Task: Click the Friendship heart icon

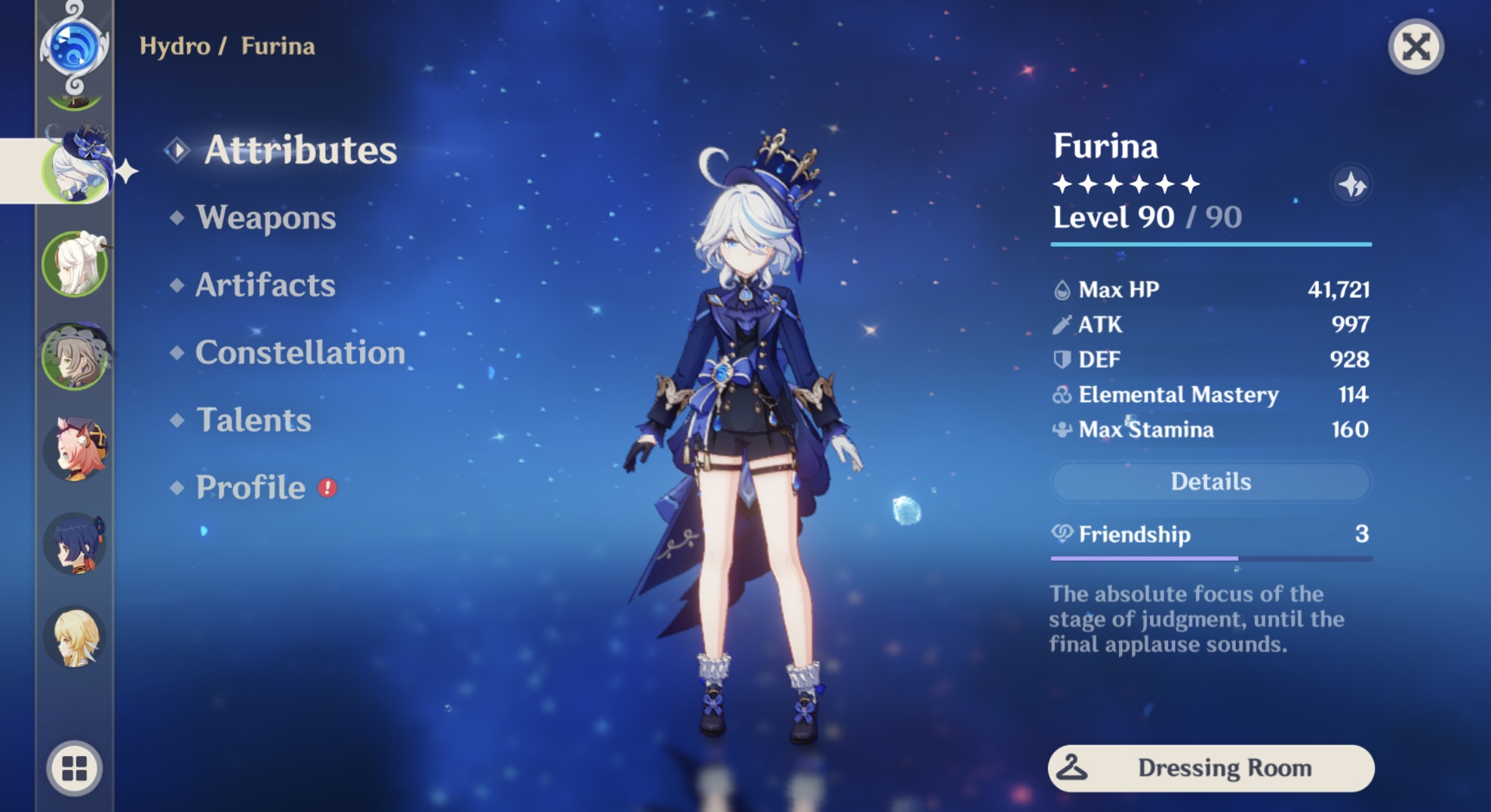Action: coord(1063,534)
